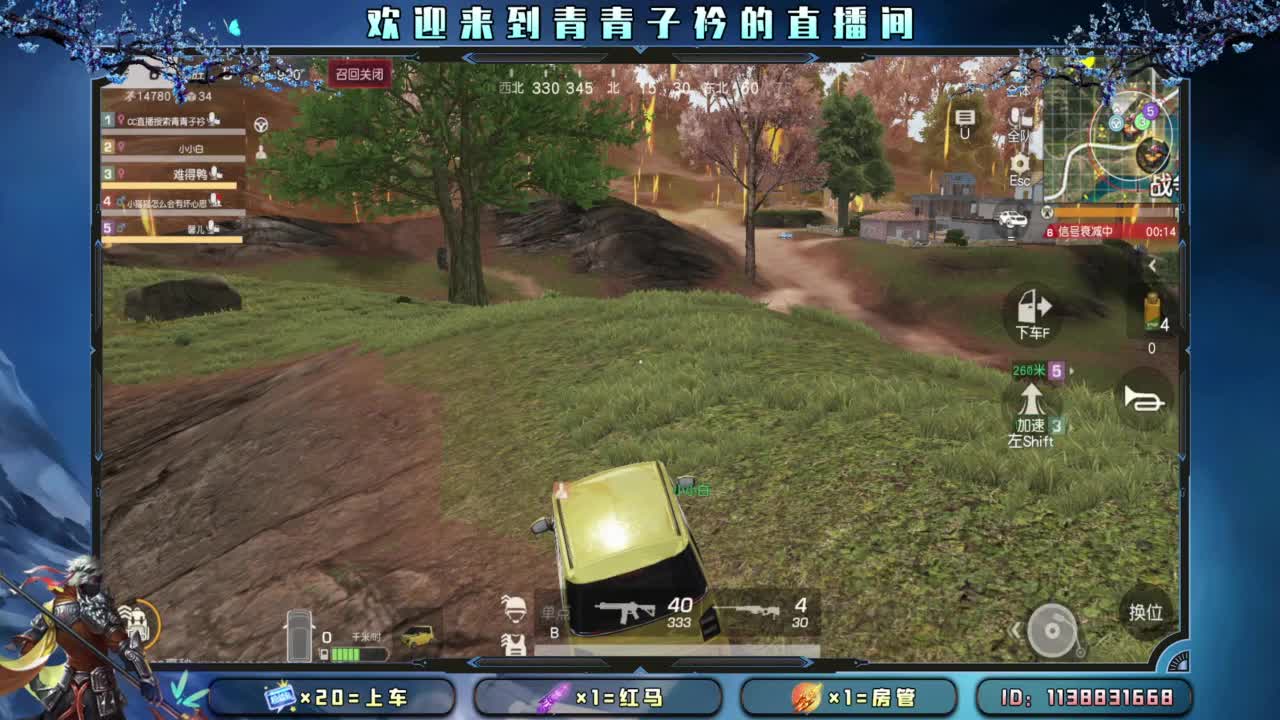Switch fire mode via the 单点 label
This screenshot has height=720, width=1280.
(556, 612)
